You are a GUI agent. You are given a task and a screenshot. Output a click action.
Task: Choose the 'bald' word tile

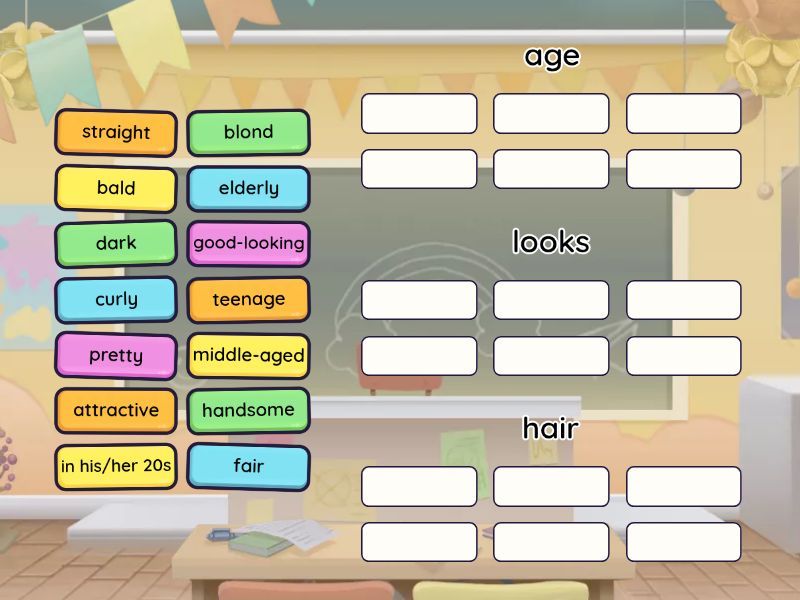[116, 188]
